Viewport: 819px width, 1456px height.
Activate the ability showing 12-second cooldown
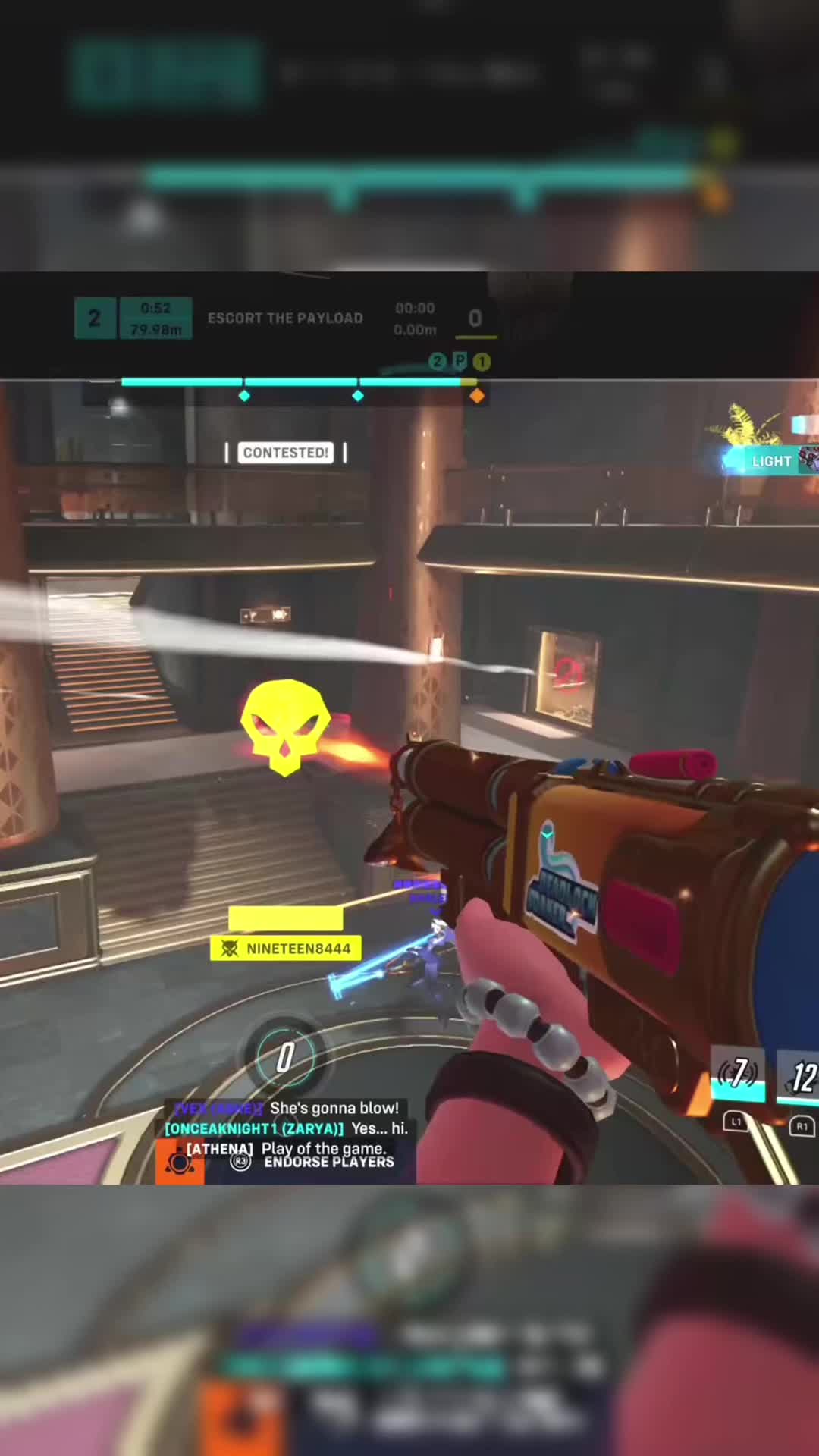(x=800, y=1077)
